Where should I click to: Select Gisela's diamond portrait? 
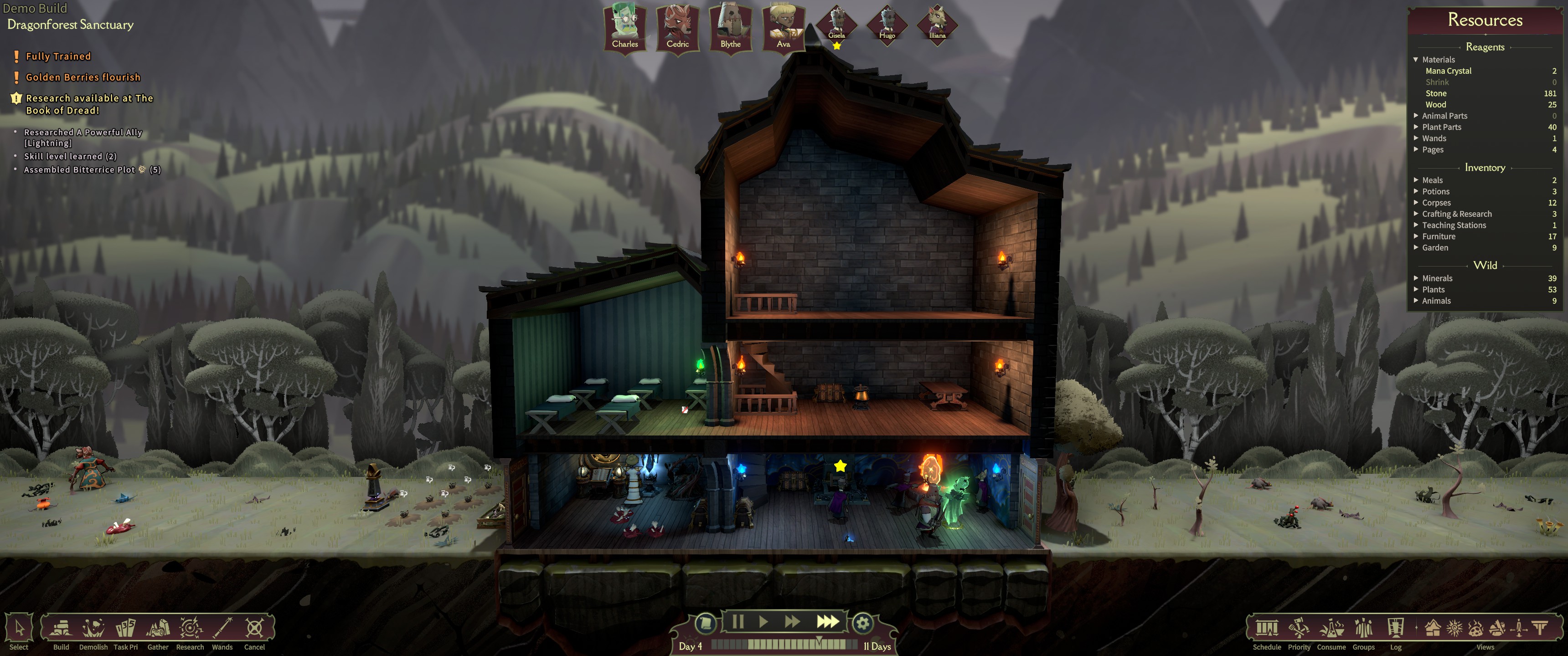pyautogui.click(x=836, y=24)
